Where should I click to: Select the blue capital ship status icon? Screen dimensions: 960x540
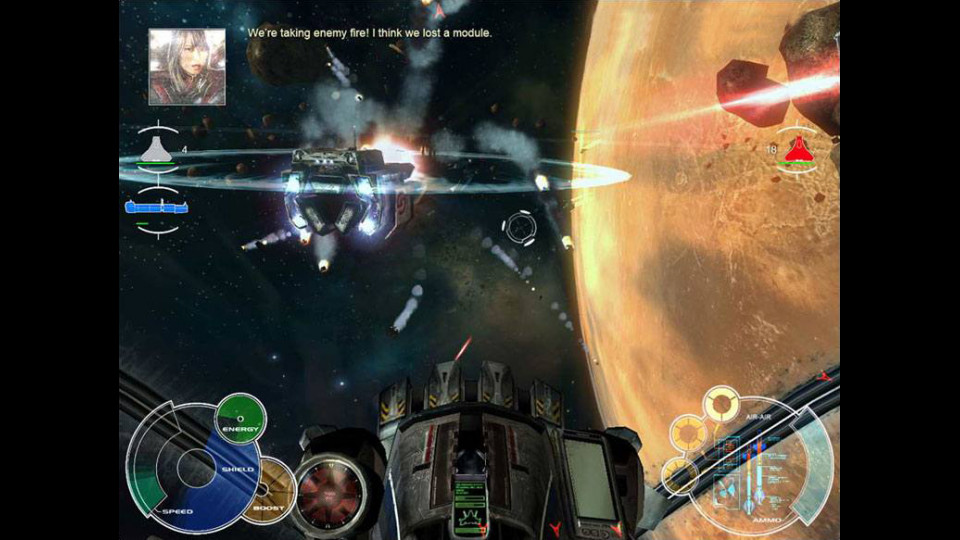click(x=157, y=207)
